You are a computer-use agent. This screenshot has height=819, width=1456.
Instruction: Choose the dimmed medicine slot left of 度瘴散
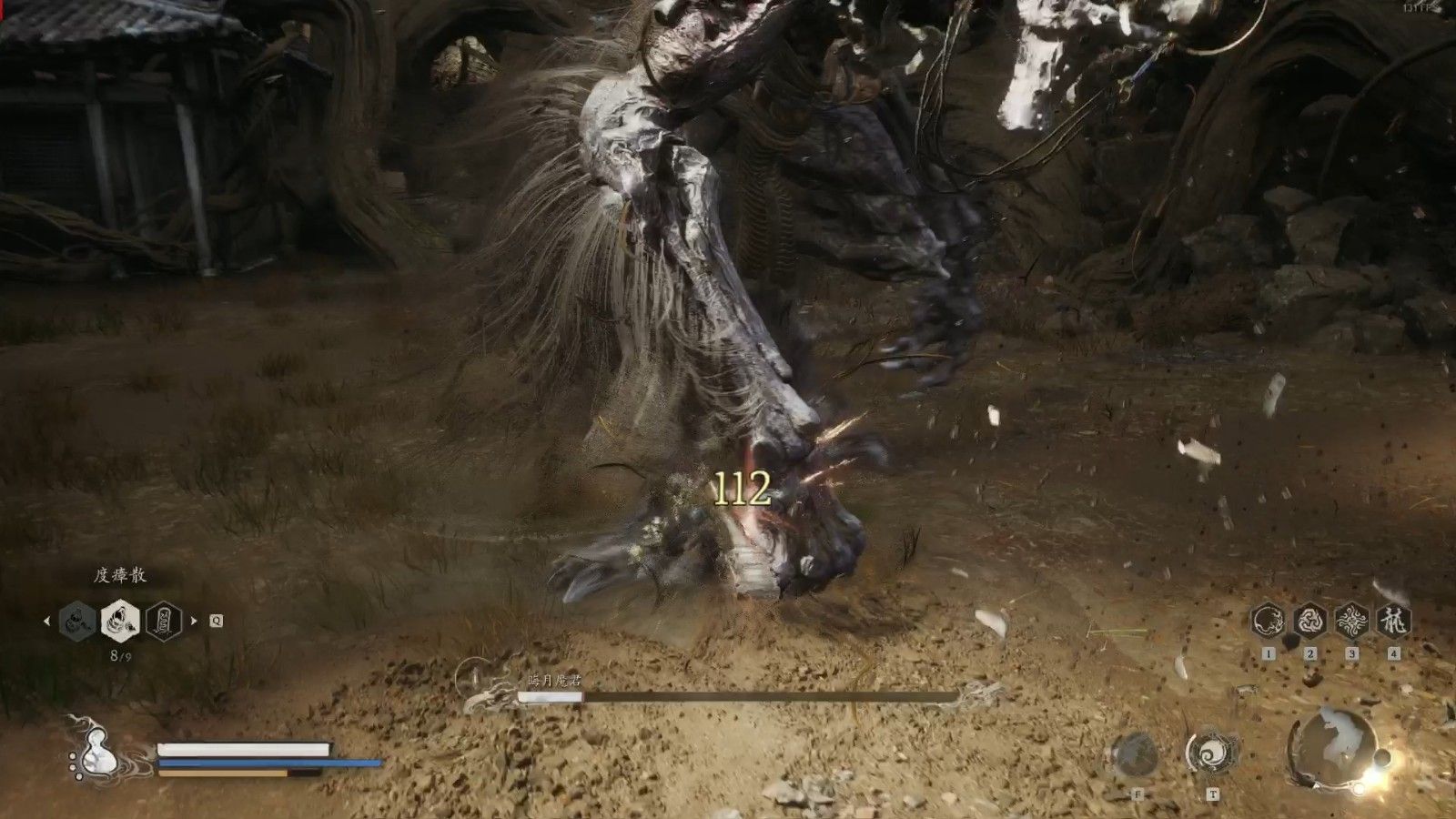click(x=78, y=622)
